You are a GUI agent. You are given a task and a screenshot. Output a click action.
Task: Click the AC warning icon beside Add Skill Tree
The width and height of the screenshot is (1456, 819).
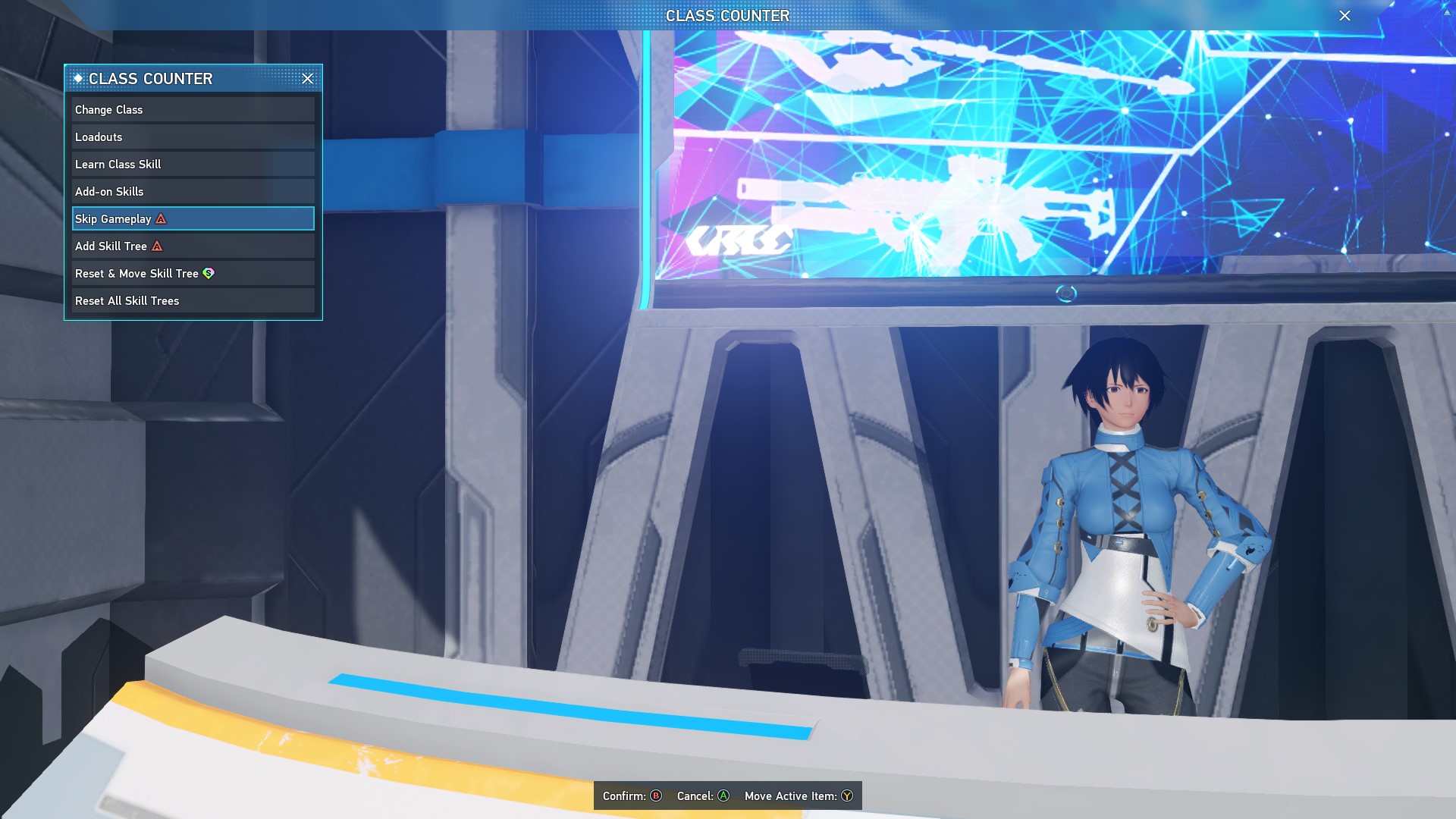[156, 246]
